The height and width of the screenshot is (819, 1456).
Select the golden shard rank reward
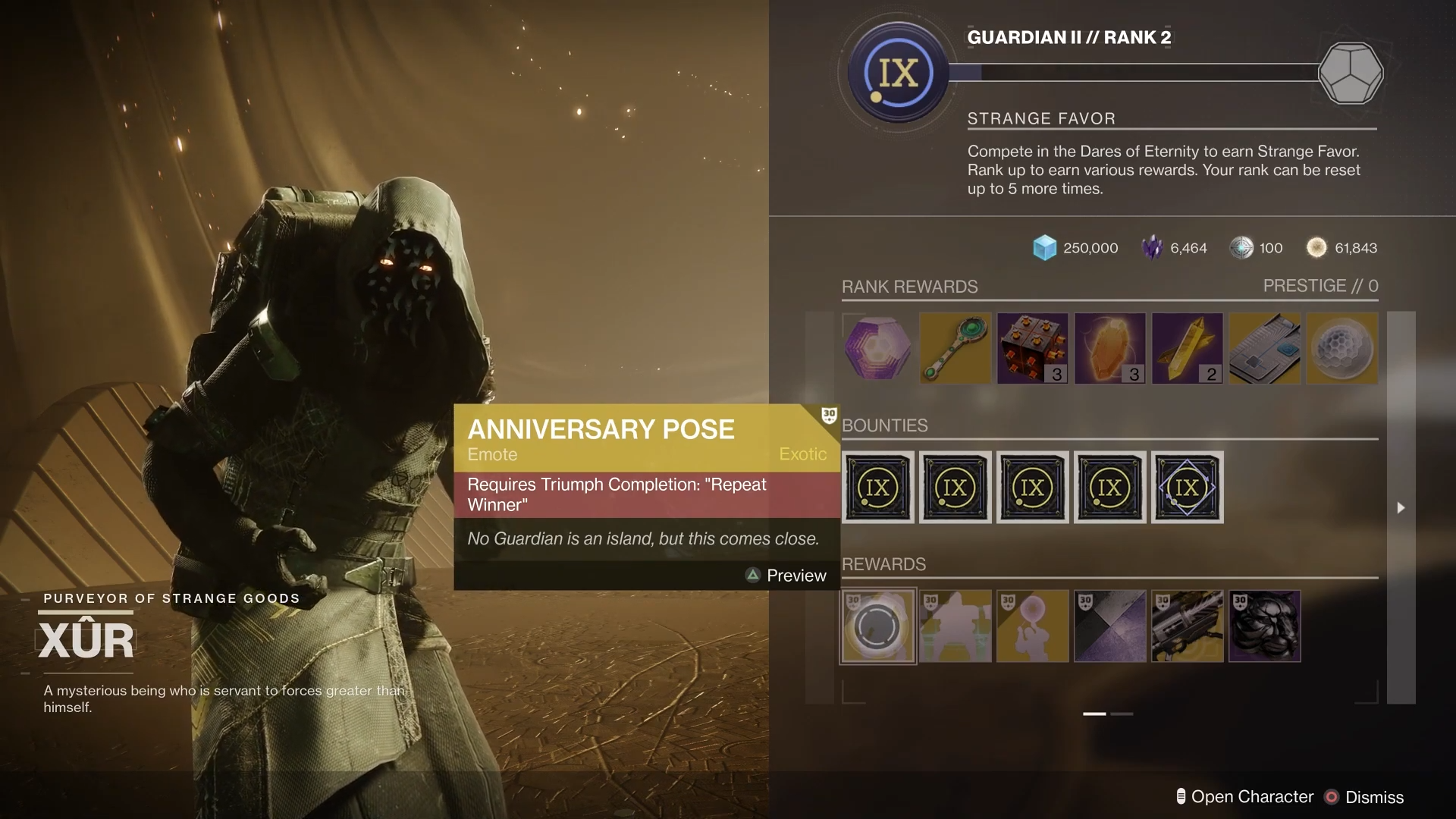(1187, 348)
